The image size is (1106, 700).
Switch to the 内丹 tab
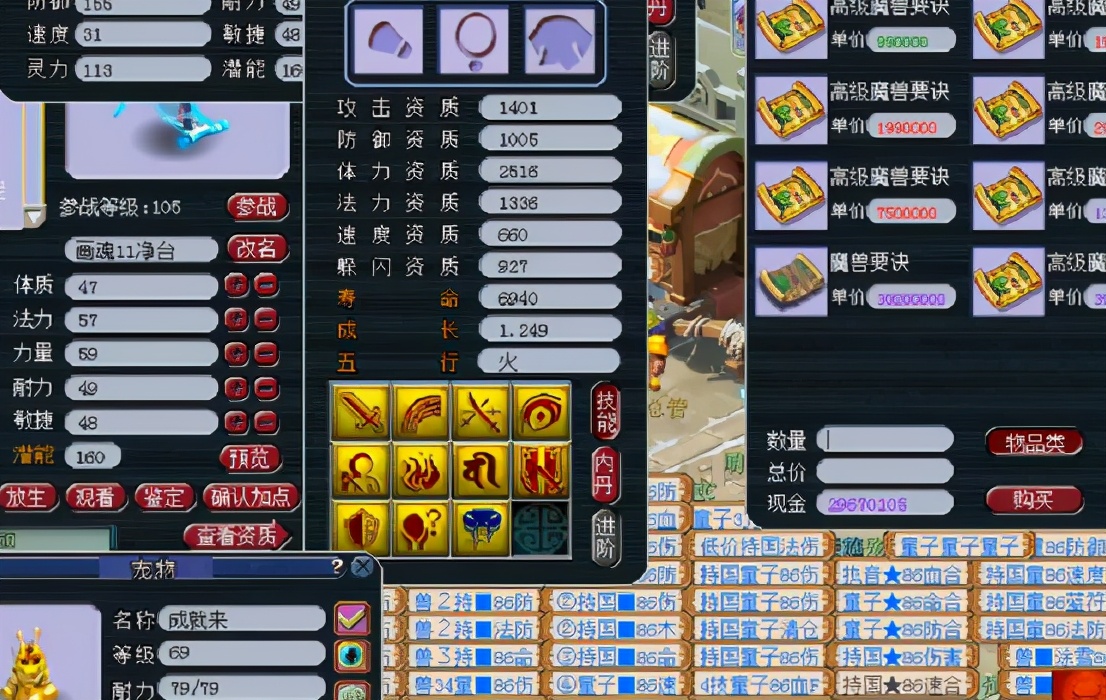(606, 474)
